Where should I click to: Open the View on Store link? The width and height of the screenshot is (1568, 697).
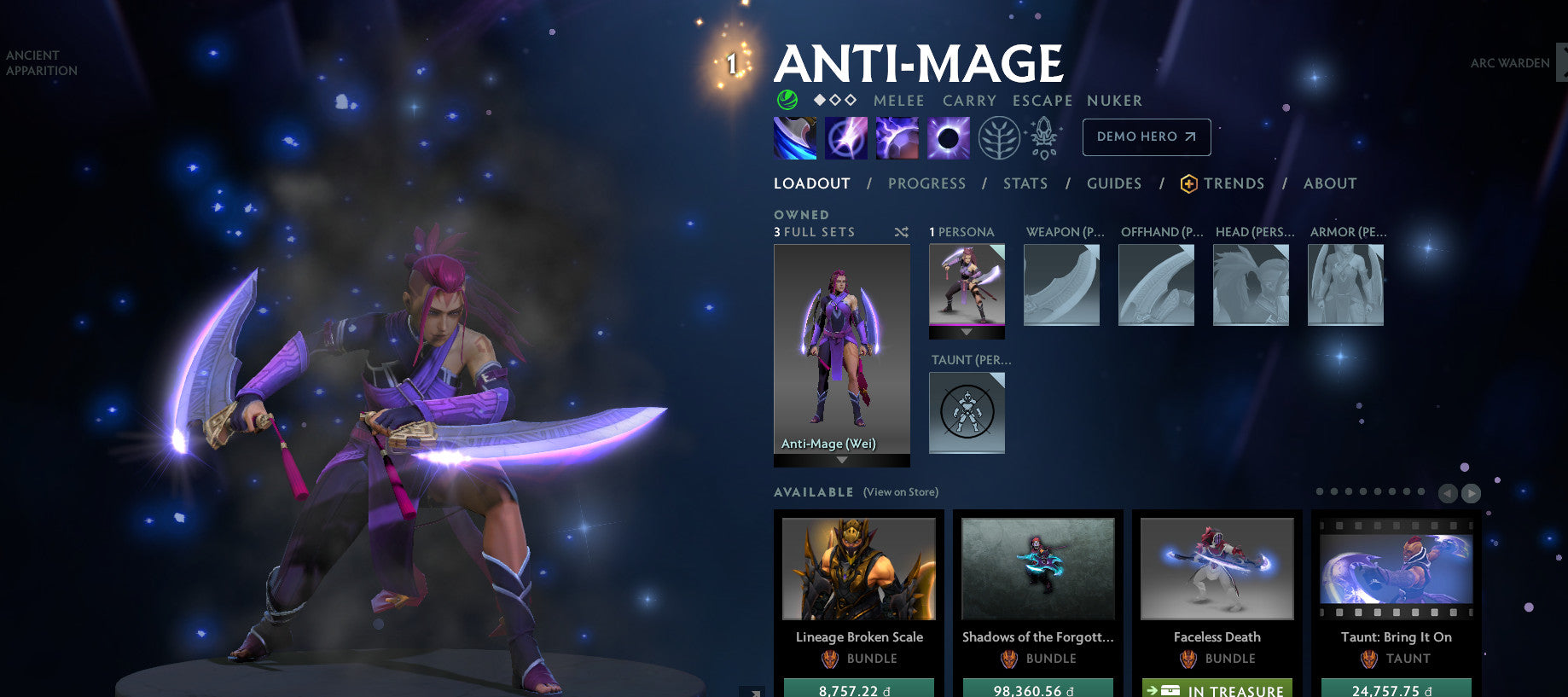pyautogui.click(x=899, y=492)
